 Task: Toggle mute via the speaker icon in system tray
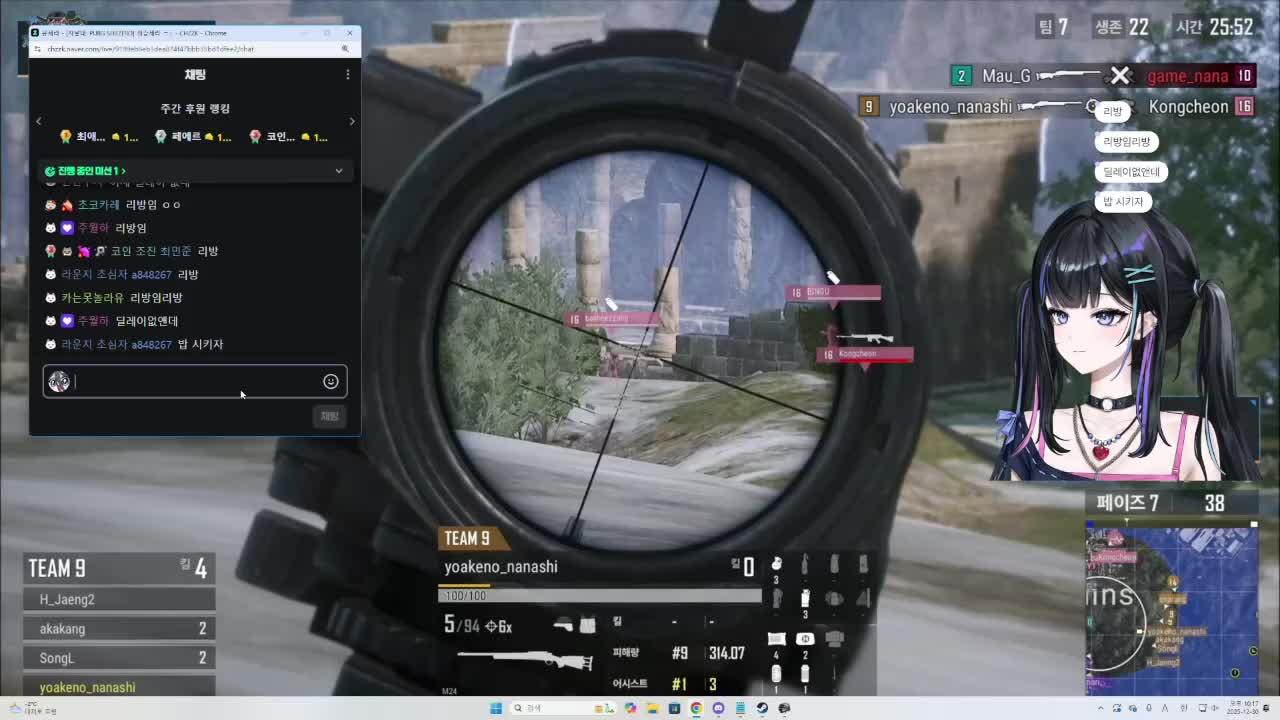[x=1213, y=709]
